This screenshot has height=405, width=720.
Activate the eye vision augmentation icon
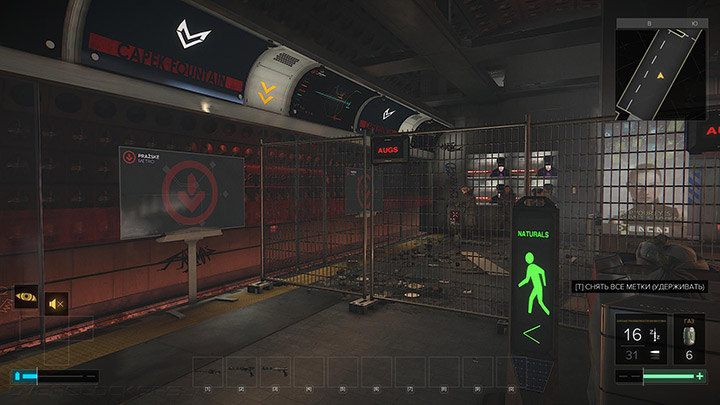pyautogui.click(x=26, y=298)
